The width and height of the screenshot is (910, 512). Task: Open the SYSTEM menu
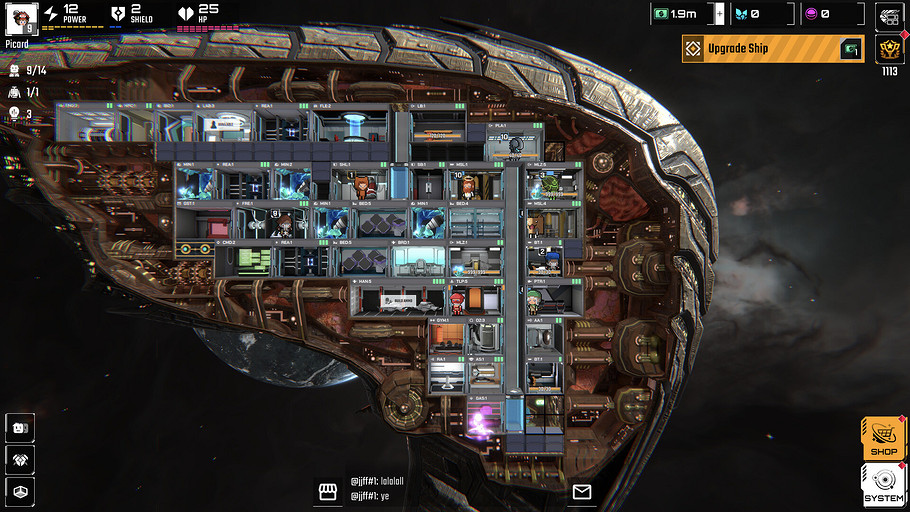883,485
